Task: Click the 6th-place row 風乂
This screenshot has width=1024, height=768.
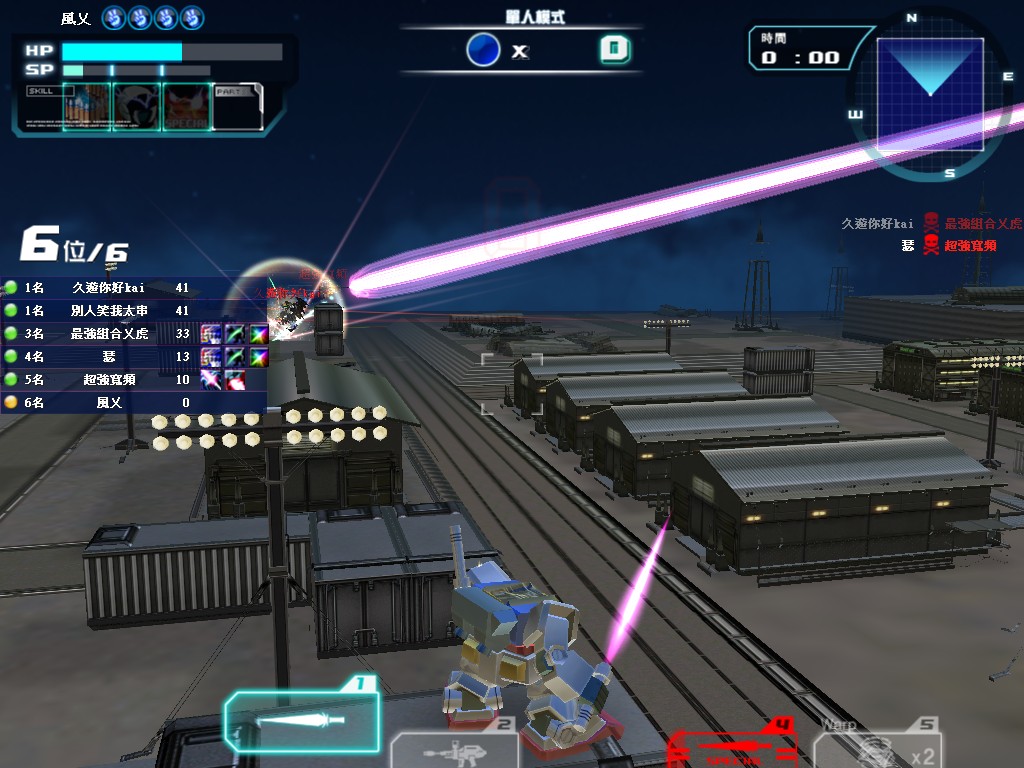Action: (x=108, y=403)
